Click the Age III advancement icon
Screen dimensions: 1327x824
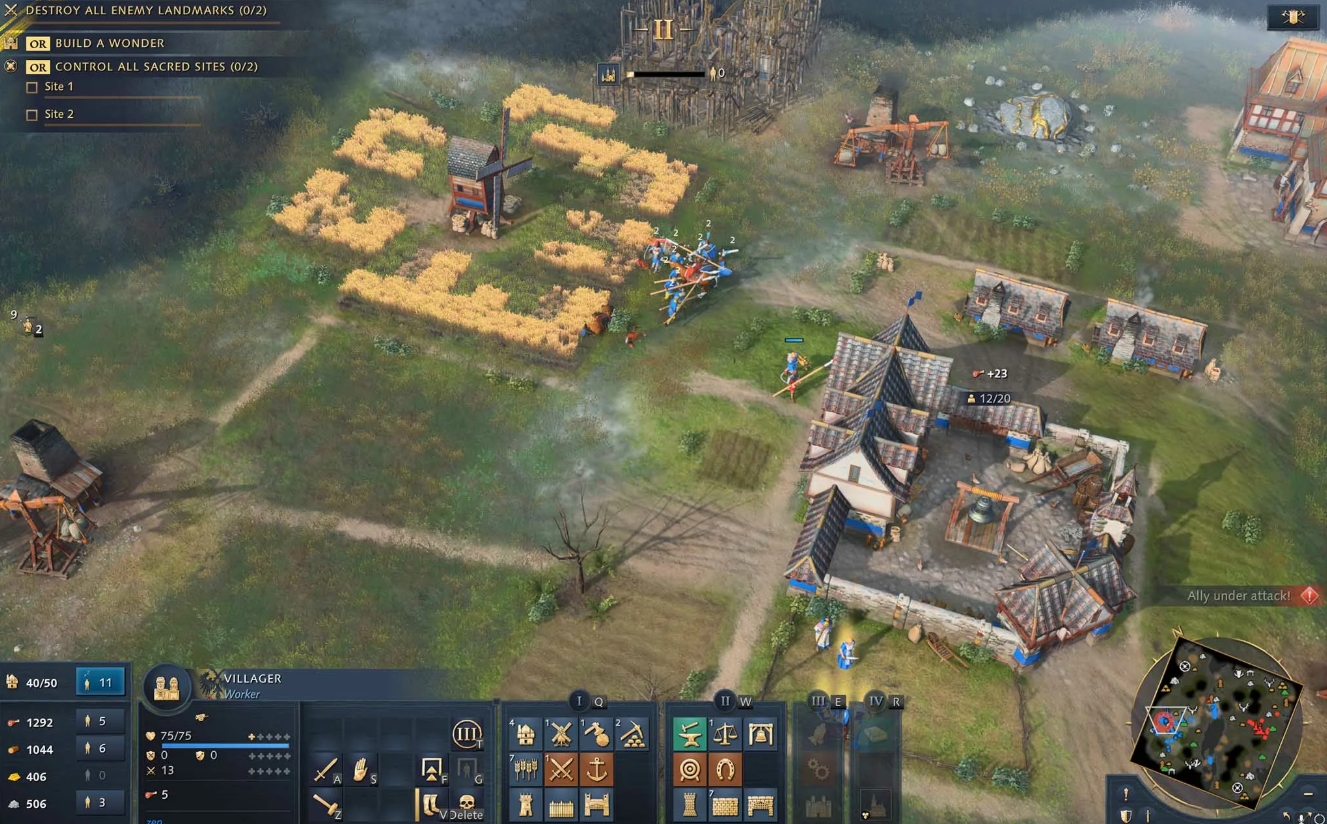[x=465, y=734]
